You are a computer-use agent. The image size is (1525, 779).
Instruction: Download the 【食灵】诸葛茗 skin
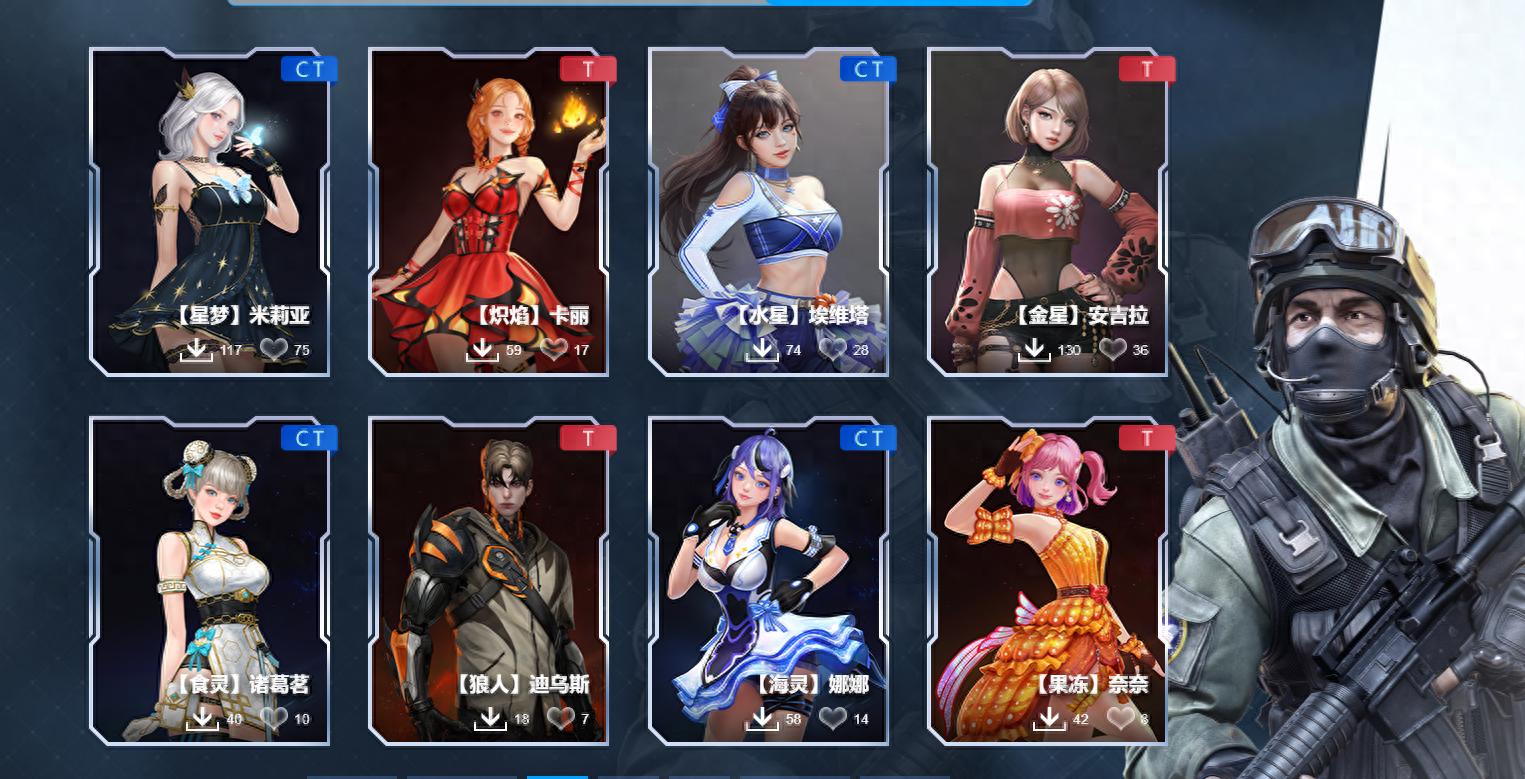[202, 718]
